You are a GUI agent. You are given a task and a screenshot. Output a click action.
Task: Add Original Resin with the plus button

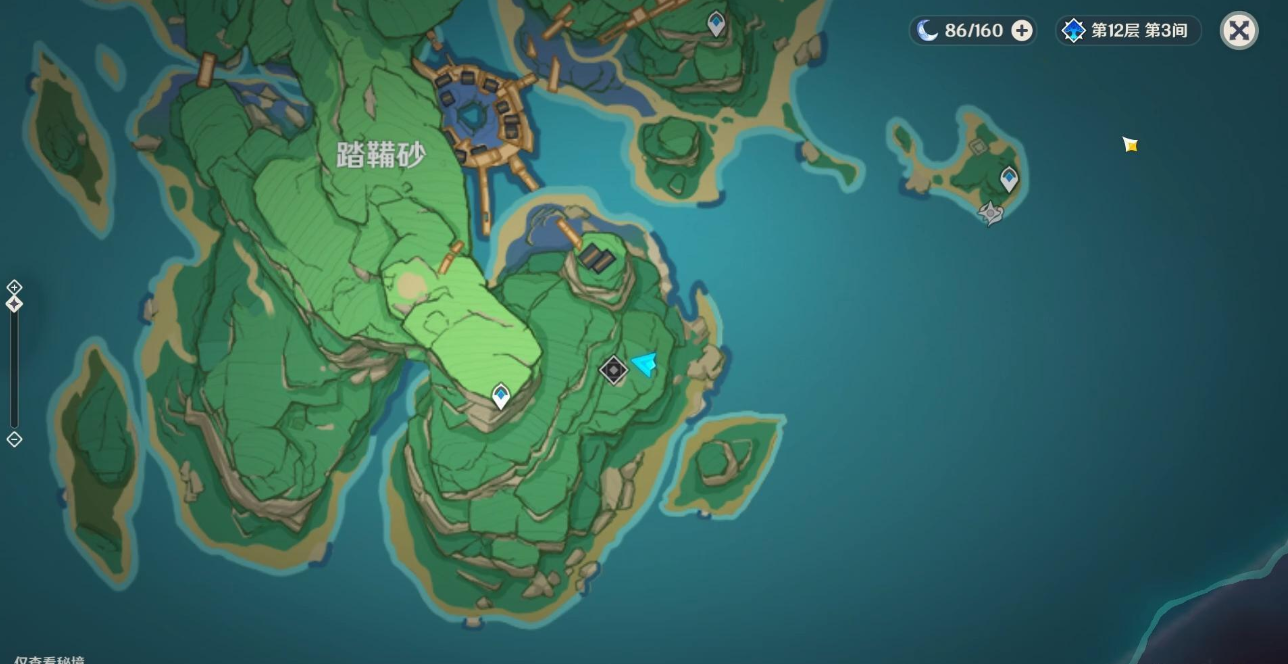point(1021,31)
